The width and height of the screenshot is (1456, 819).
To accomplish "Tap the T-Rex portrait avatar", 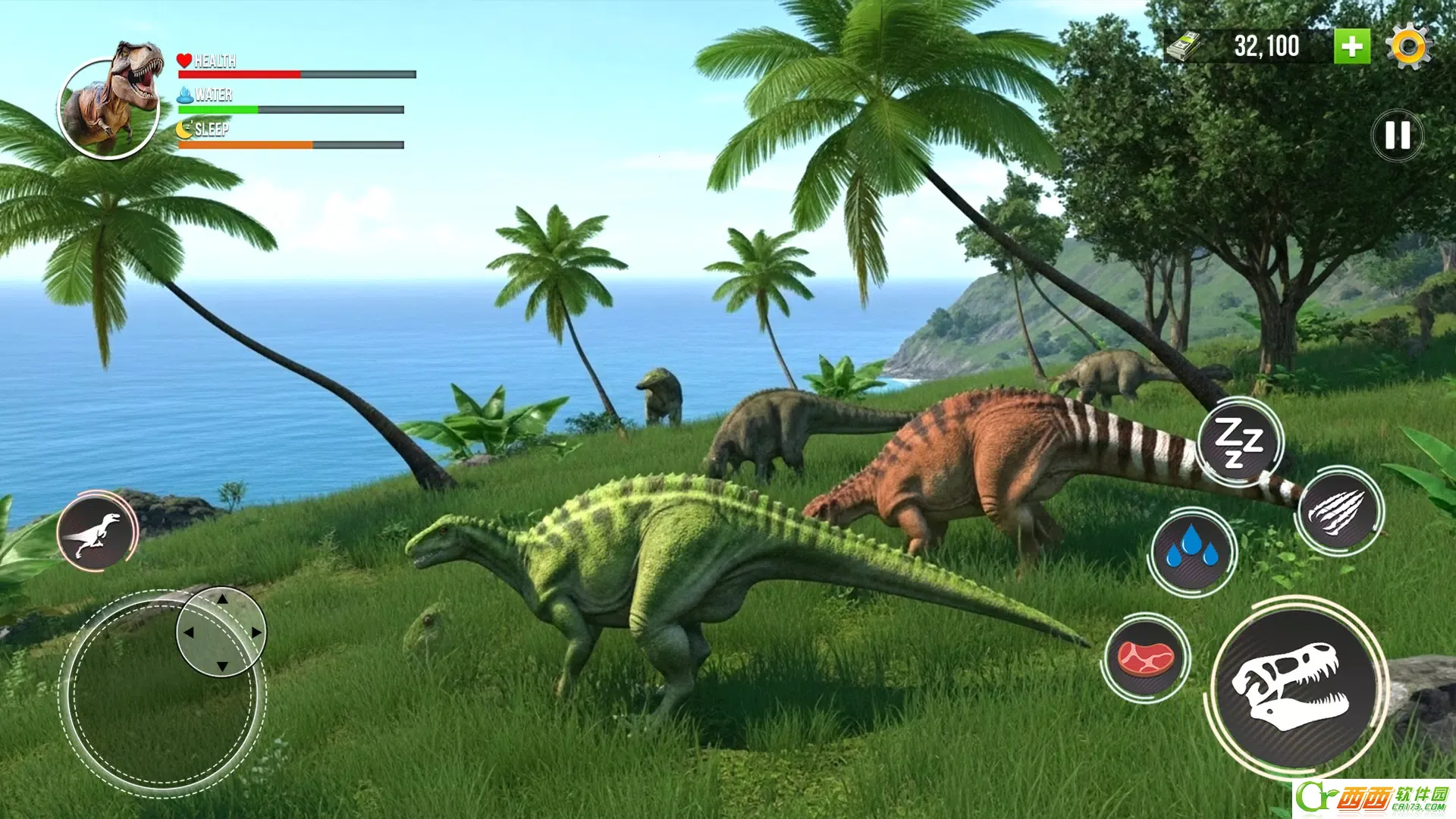I will [108, 108].
